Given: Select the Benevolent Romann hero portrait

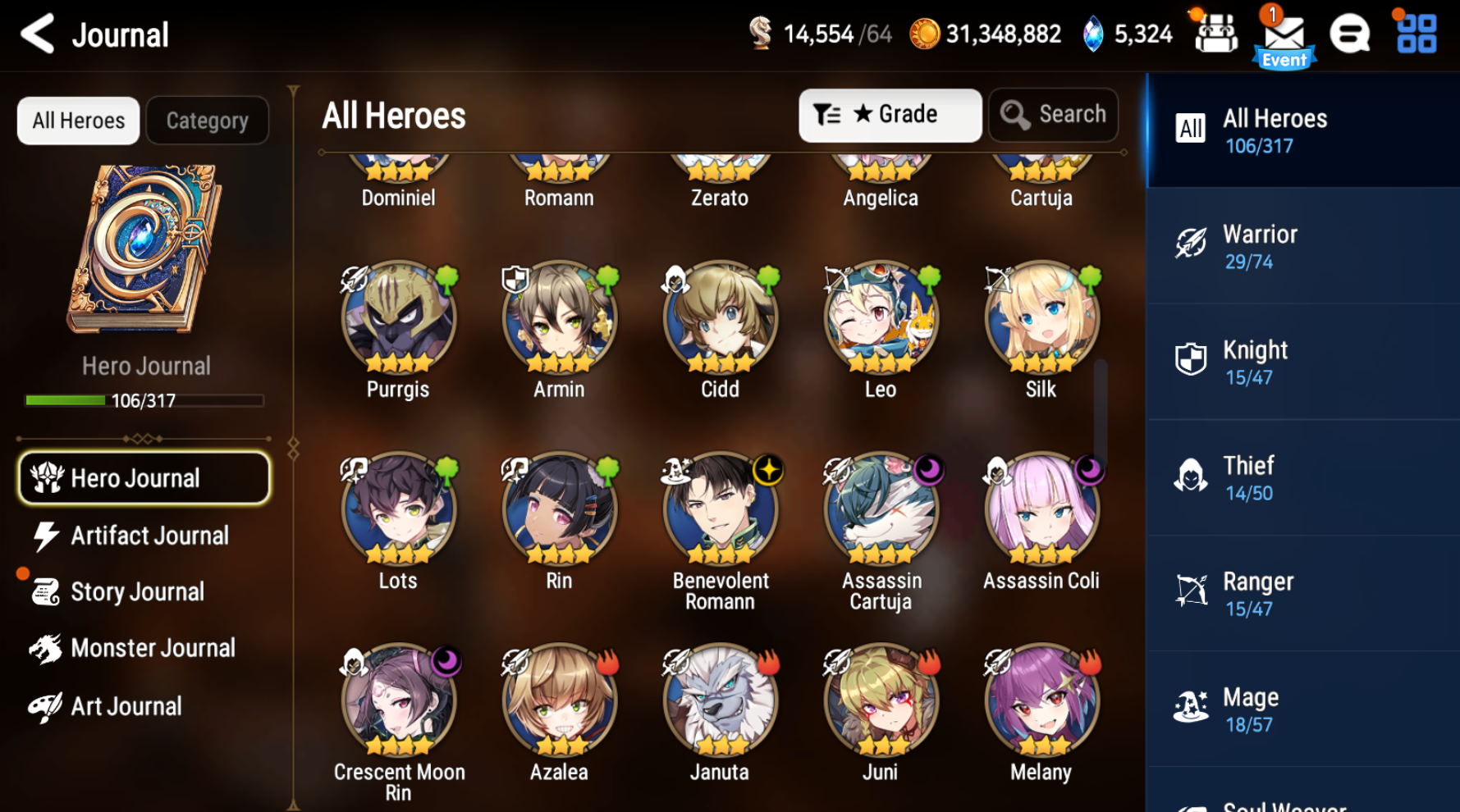Looking at the screenshot, I should click(719, 509).
